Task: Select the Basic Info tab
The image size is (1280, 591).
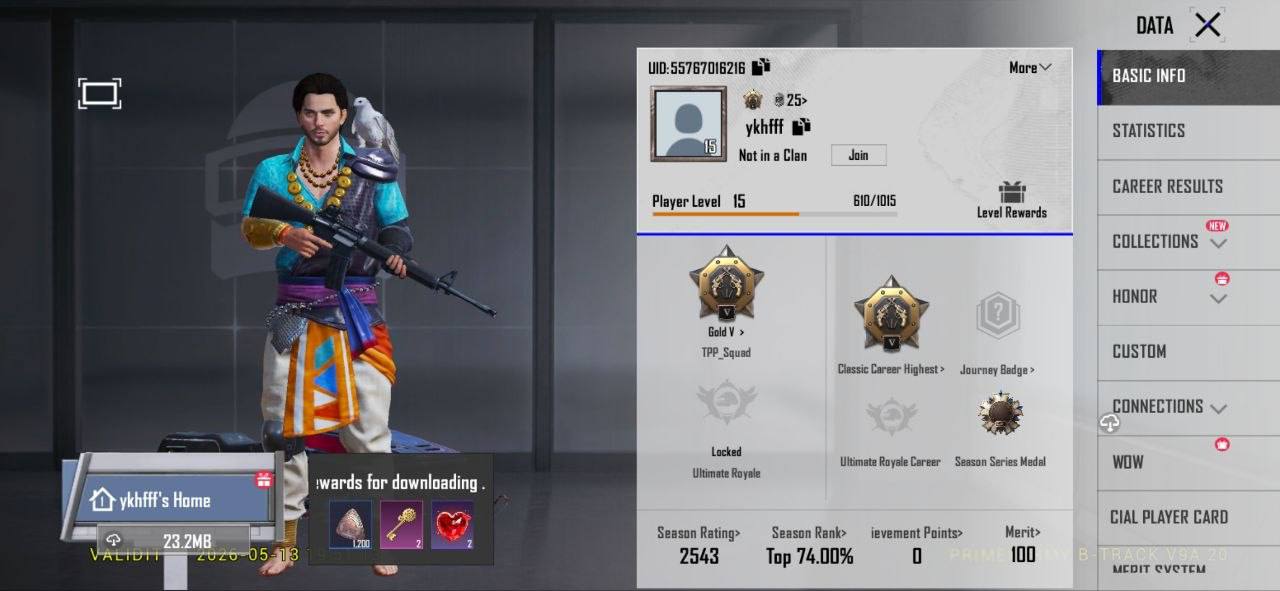Action: coord(1149,76)
